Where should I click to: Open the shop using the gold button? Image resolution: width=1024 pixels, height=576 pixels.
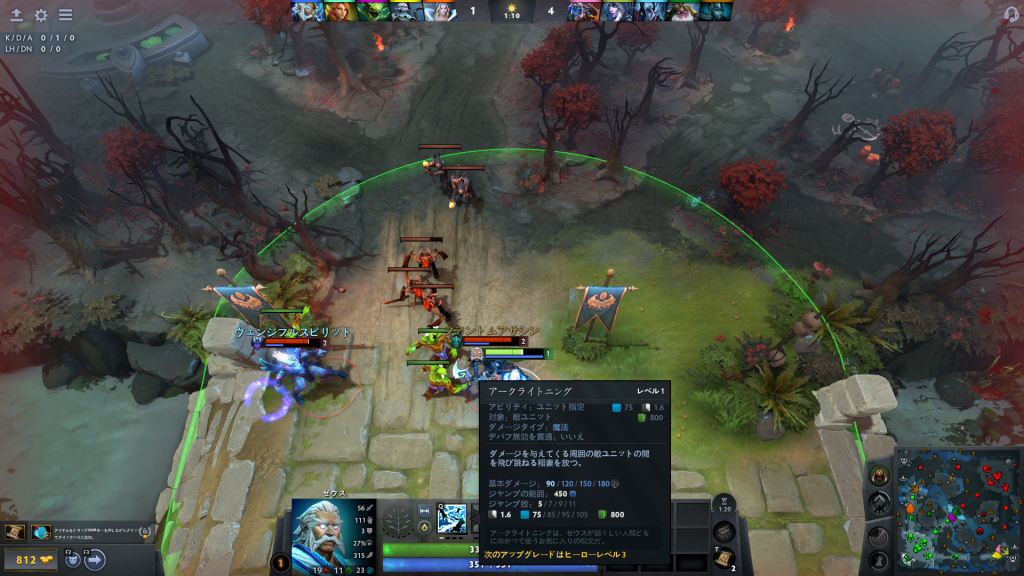click(x=33, y=560)
